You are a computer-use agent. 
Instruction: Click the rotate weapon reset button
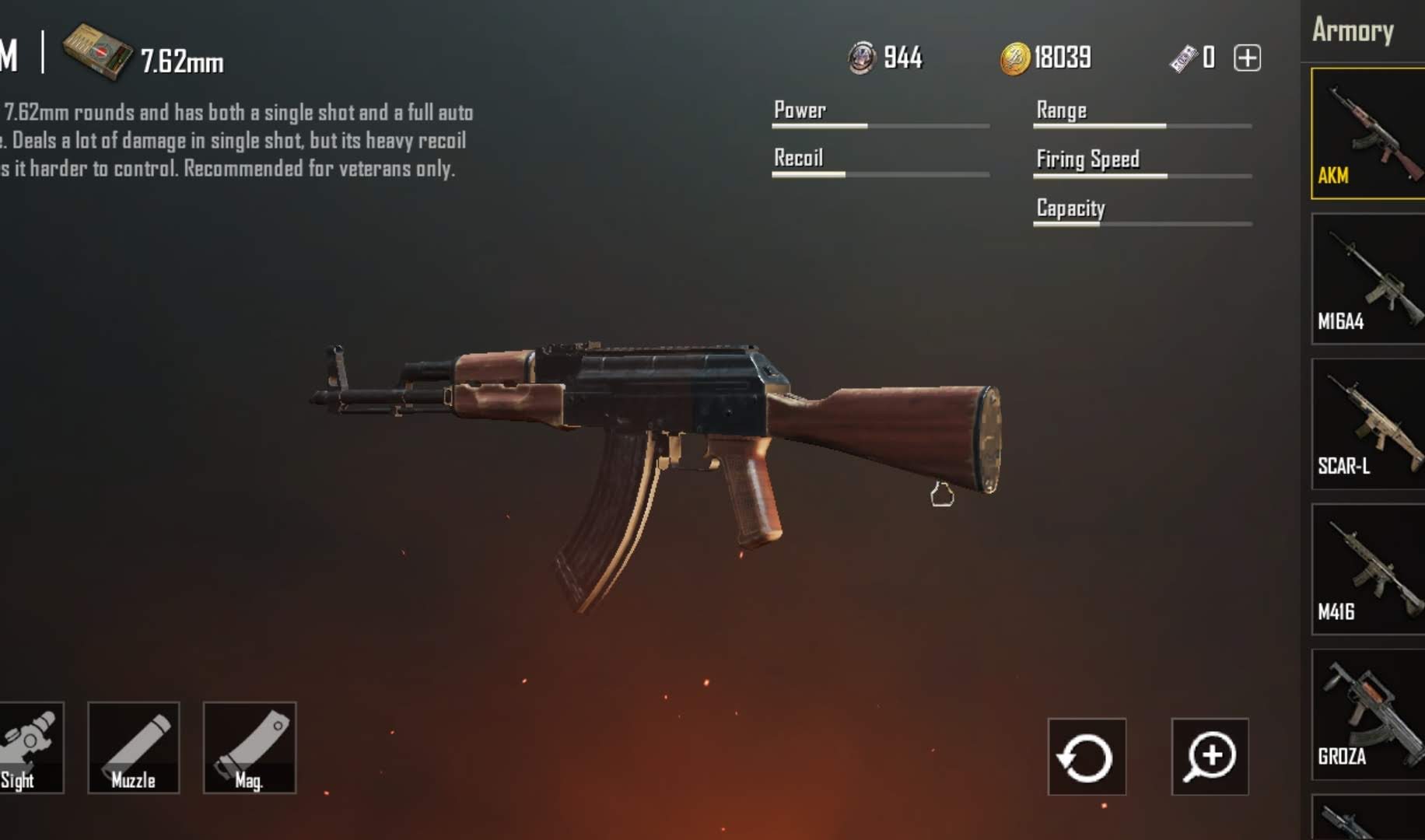click(x=1087, y=757)
